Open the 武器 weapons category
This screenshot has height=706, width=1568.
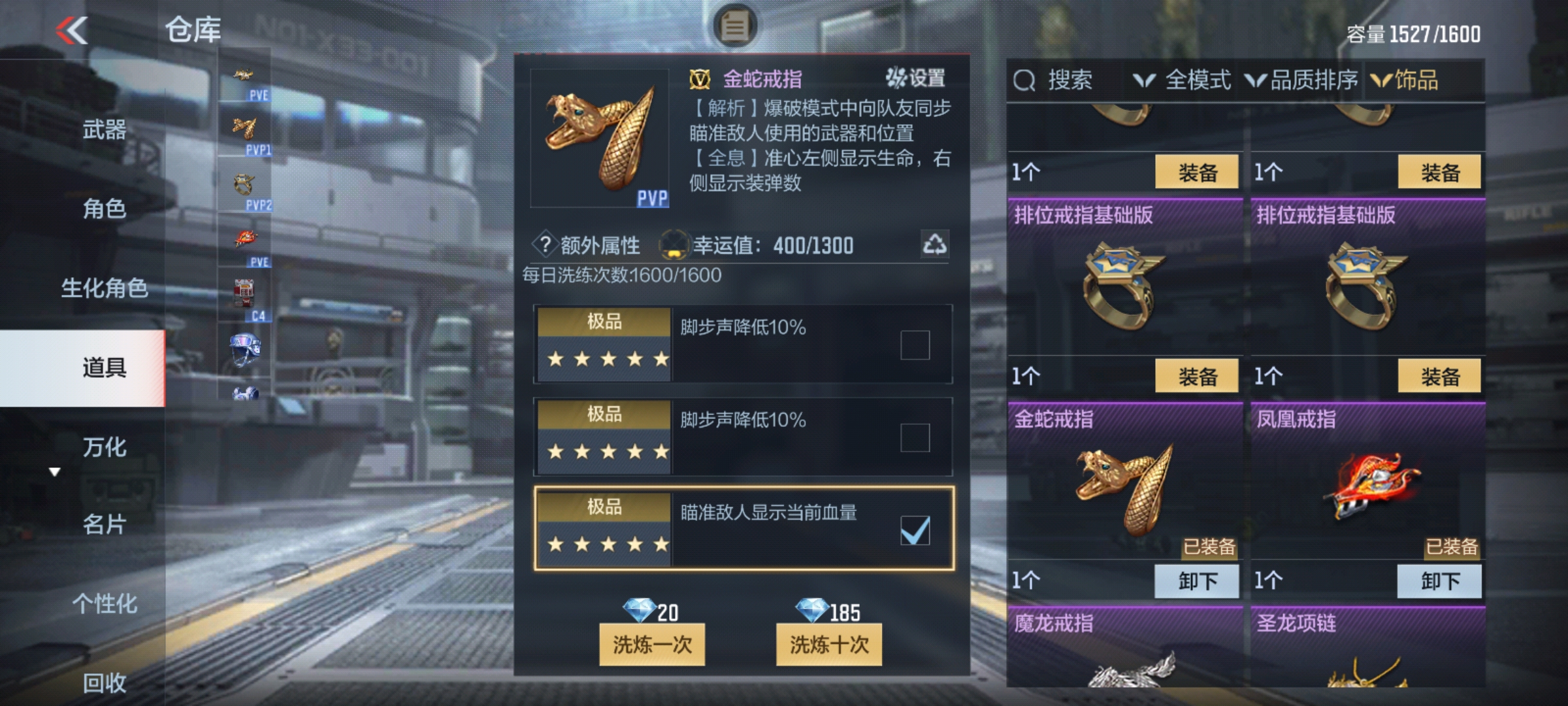click(105, 129)
